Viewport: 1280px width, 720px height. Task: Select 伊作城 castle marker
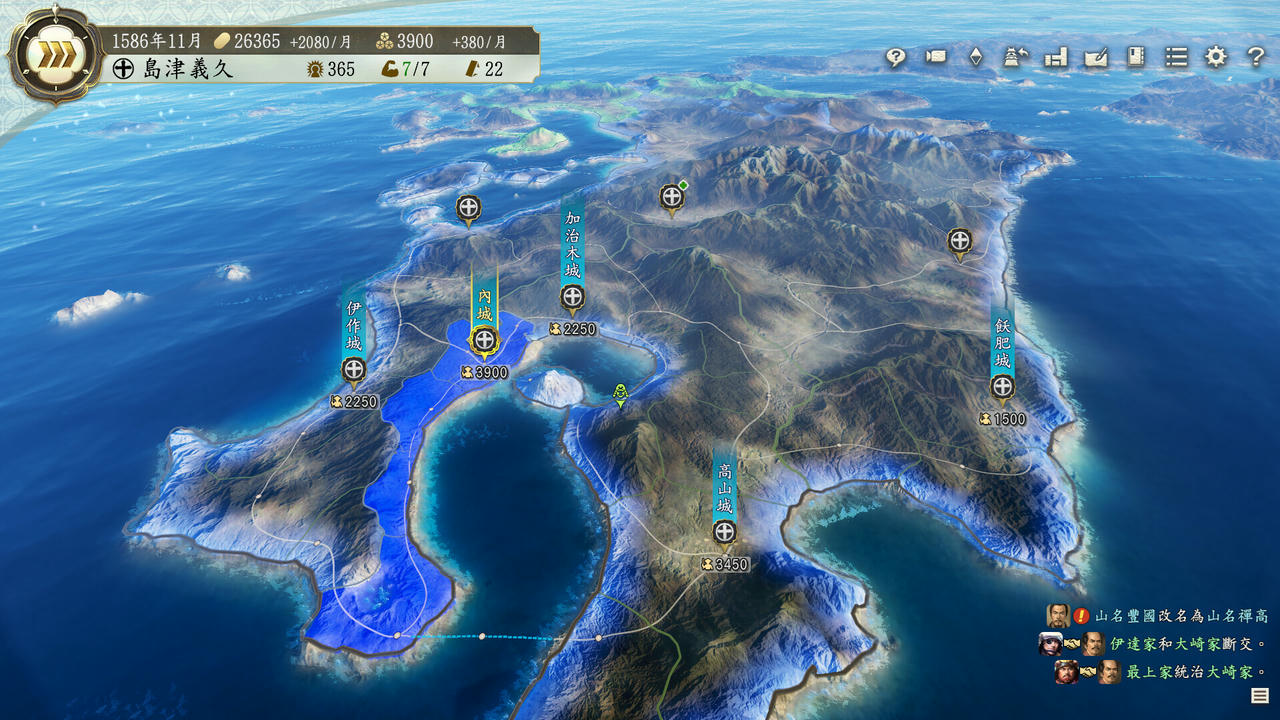(354, 370)
